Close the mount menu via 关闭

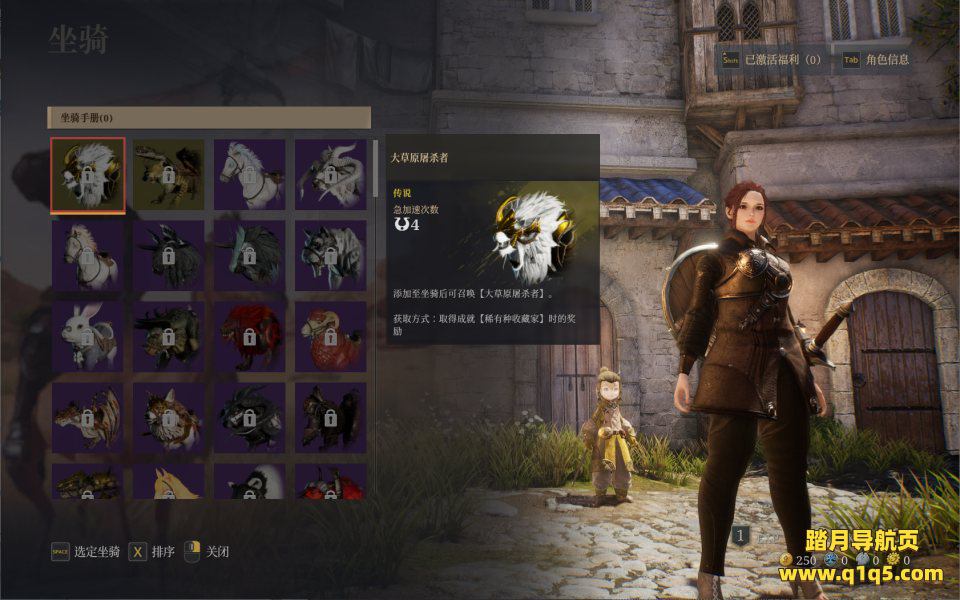coord(217,552)
